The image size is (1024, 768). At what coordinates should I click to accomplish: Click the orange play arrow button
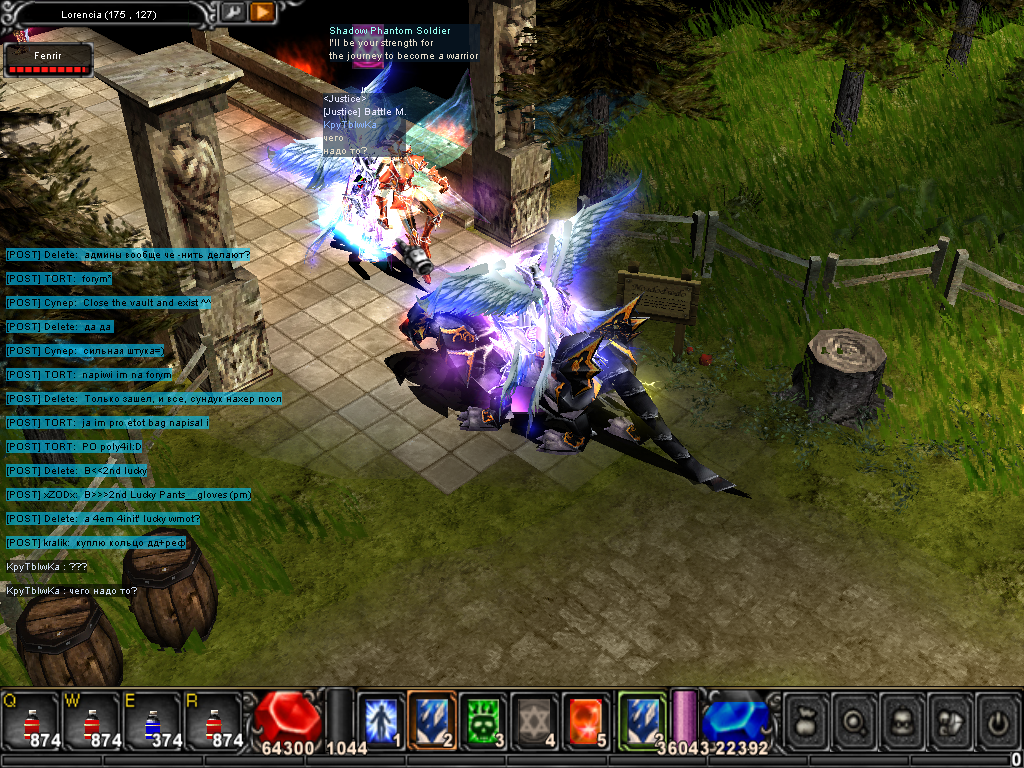click(262, 12)
